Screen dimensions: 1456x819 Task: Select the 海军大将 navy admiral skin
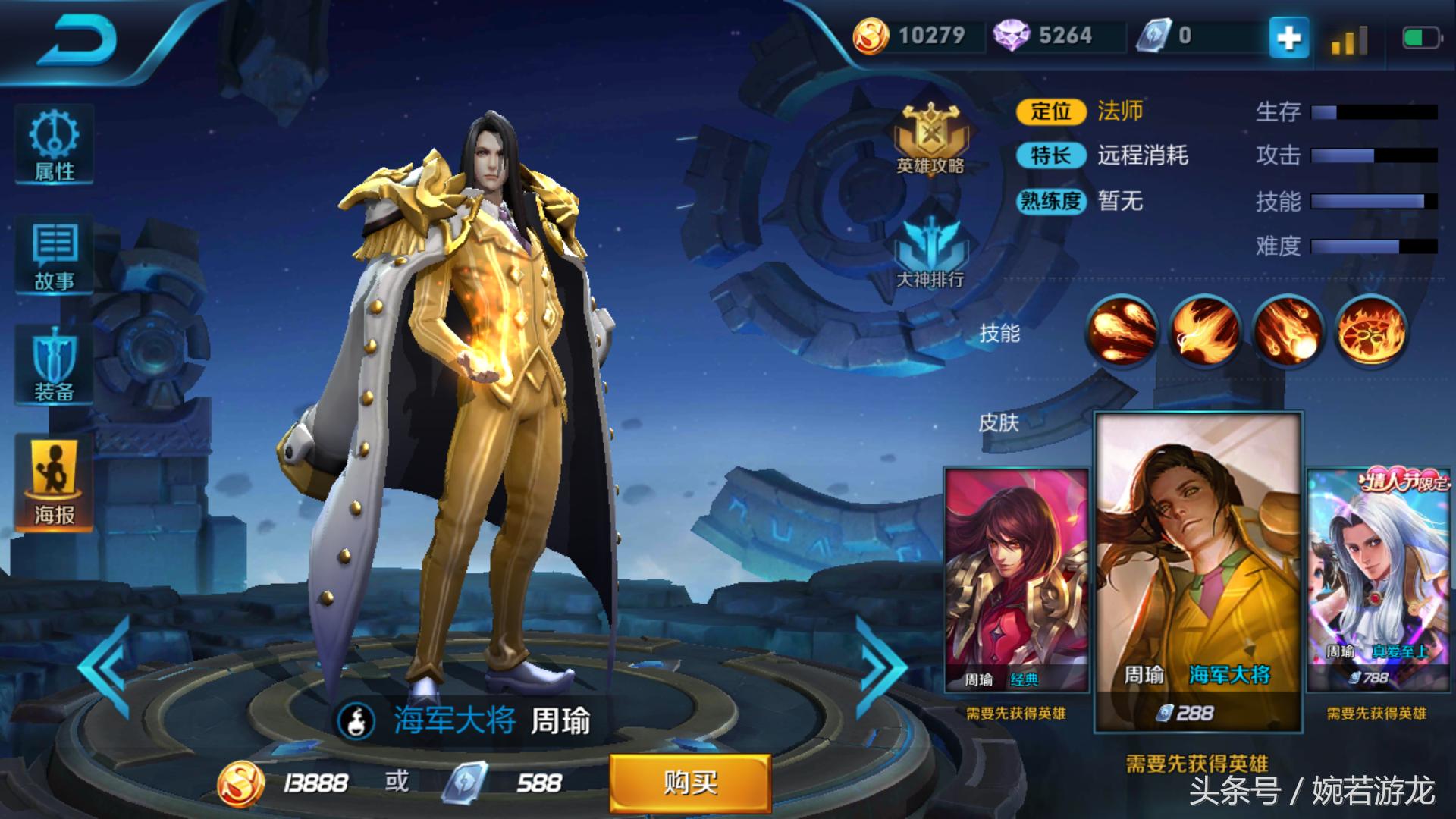pos(1198,561)
